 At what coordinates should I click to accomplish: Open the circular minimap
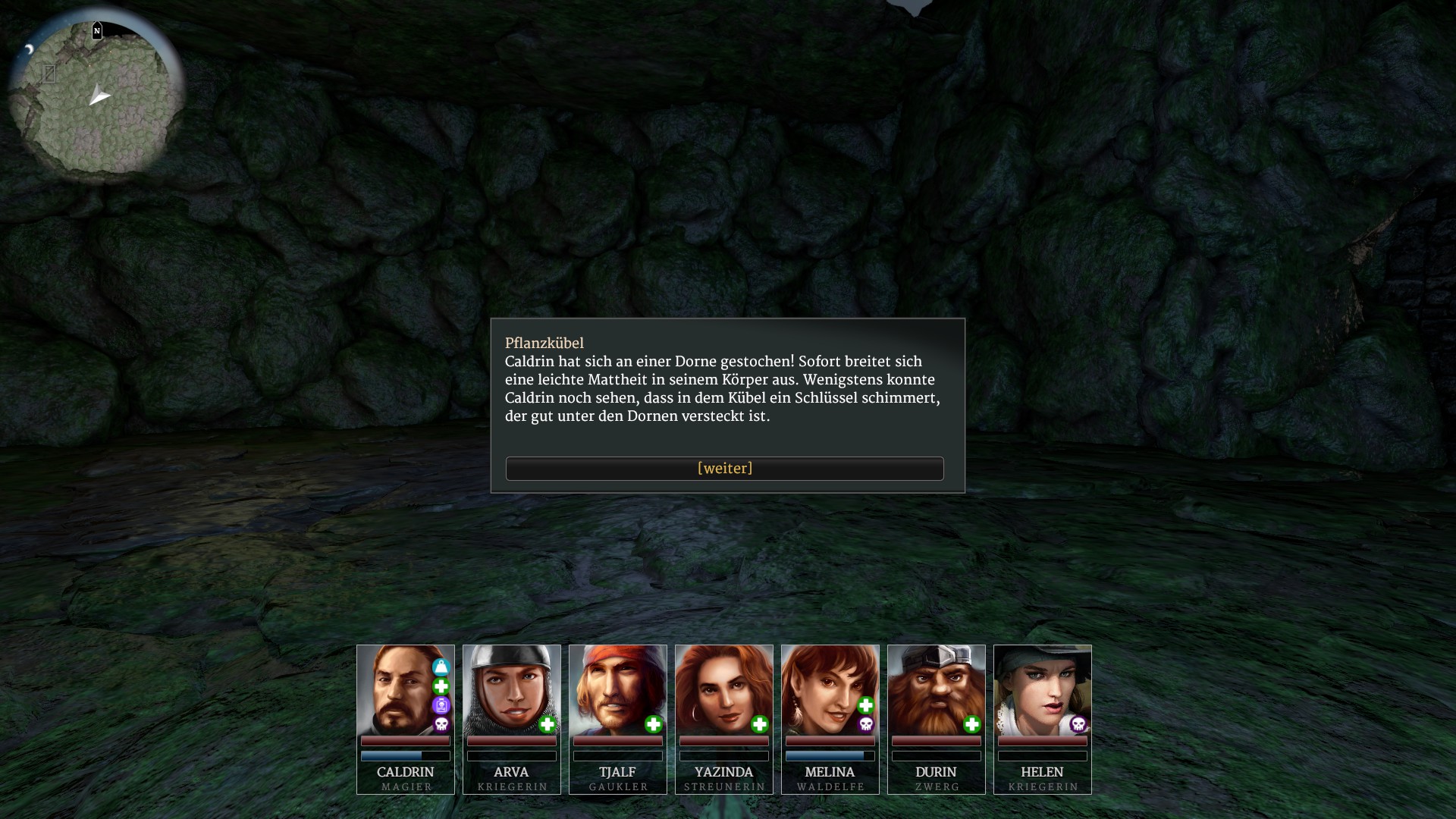coord(96,97)
